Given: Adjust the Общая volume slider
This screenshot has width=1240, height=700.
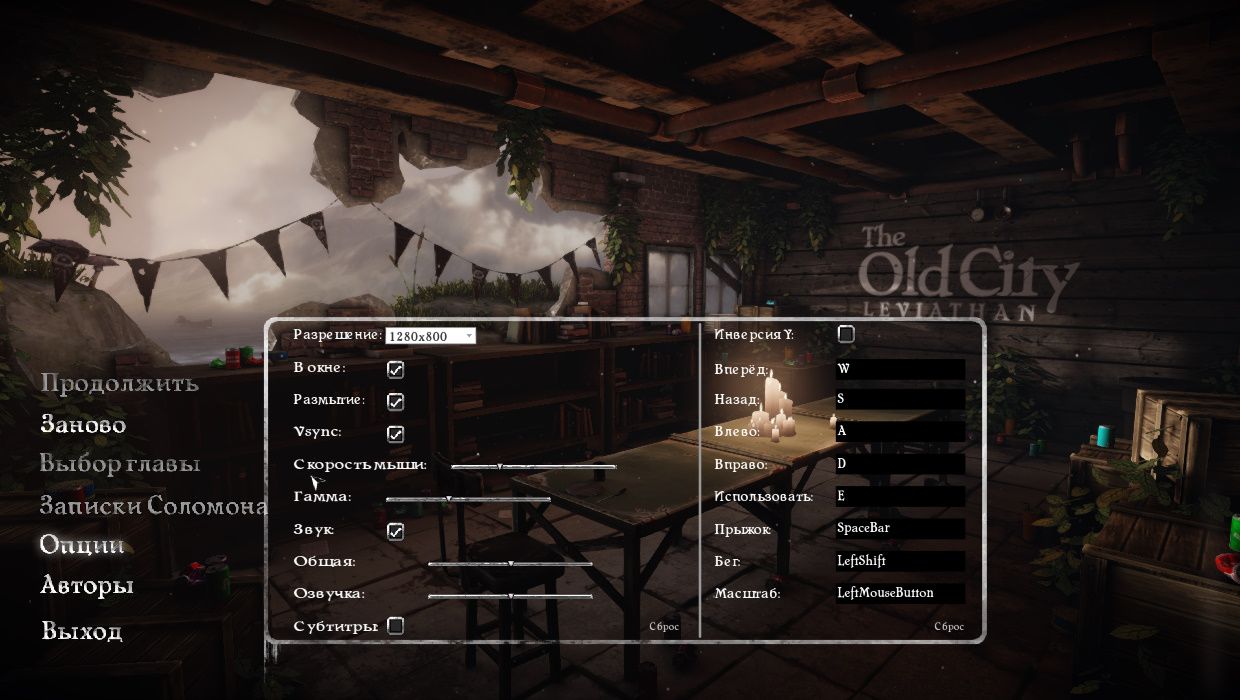Looking at the screenshot, I should [x=511, y=563].
